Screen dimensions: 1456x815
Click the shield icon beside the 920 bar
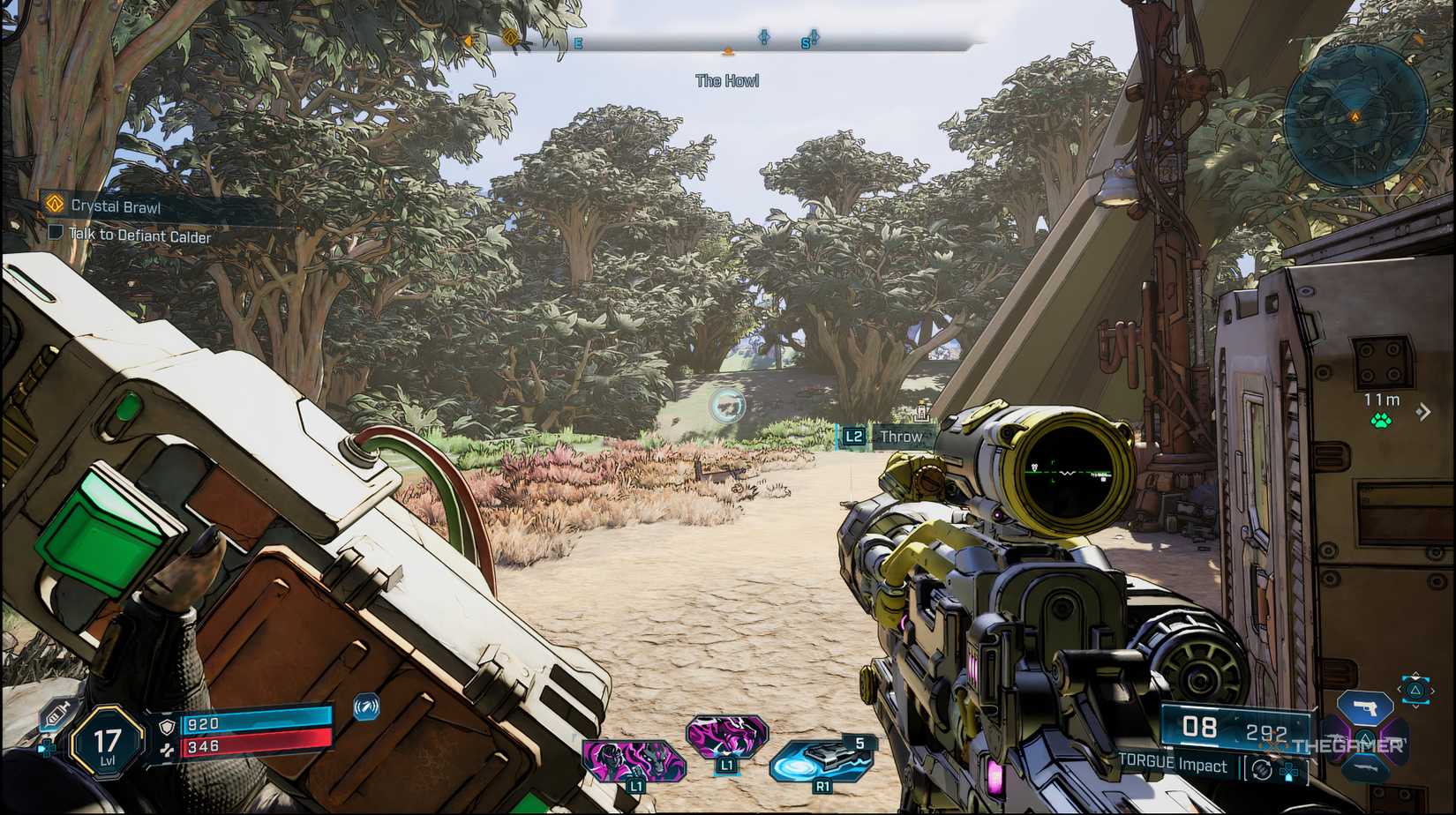[x=166, y=727]
